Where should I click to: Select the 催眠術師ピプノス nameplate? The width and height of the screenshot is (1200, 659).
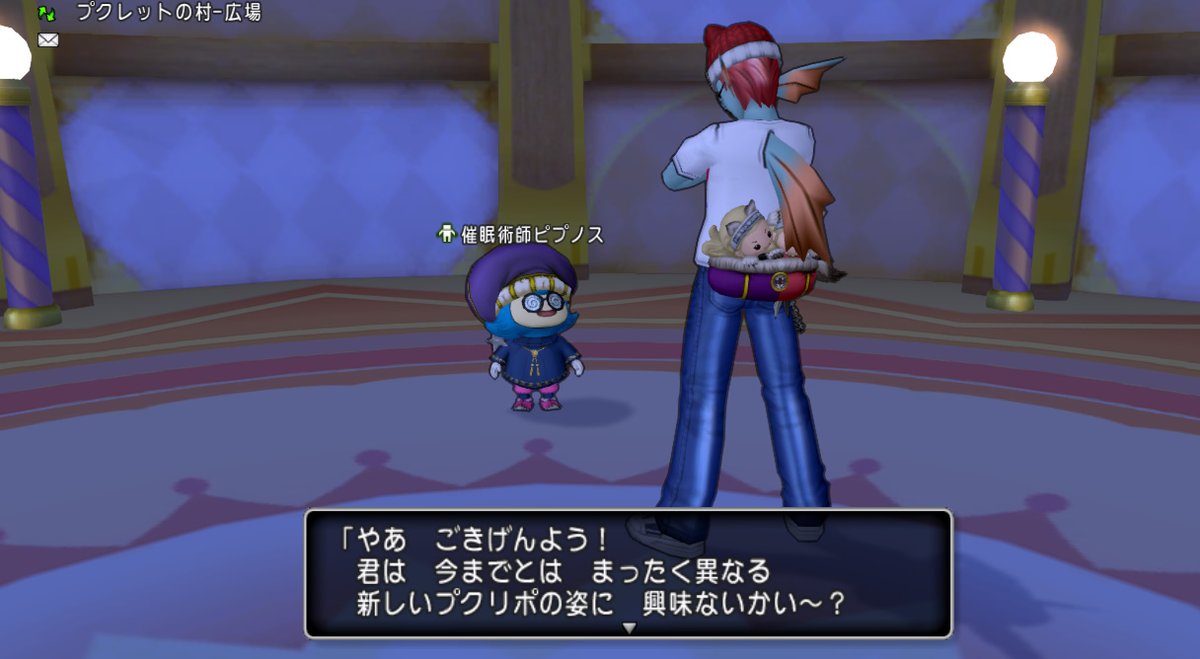pyautogui.click(x=521, y=235)
